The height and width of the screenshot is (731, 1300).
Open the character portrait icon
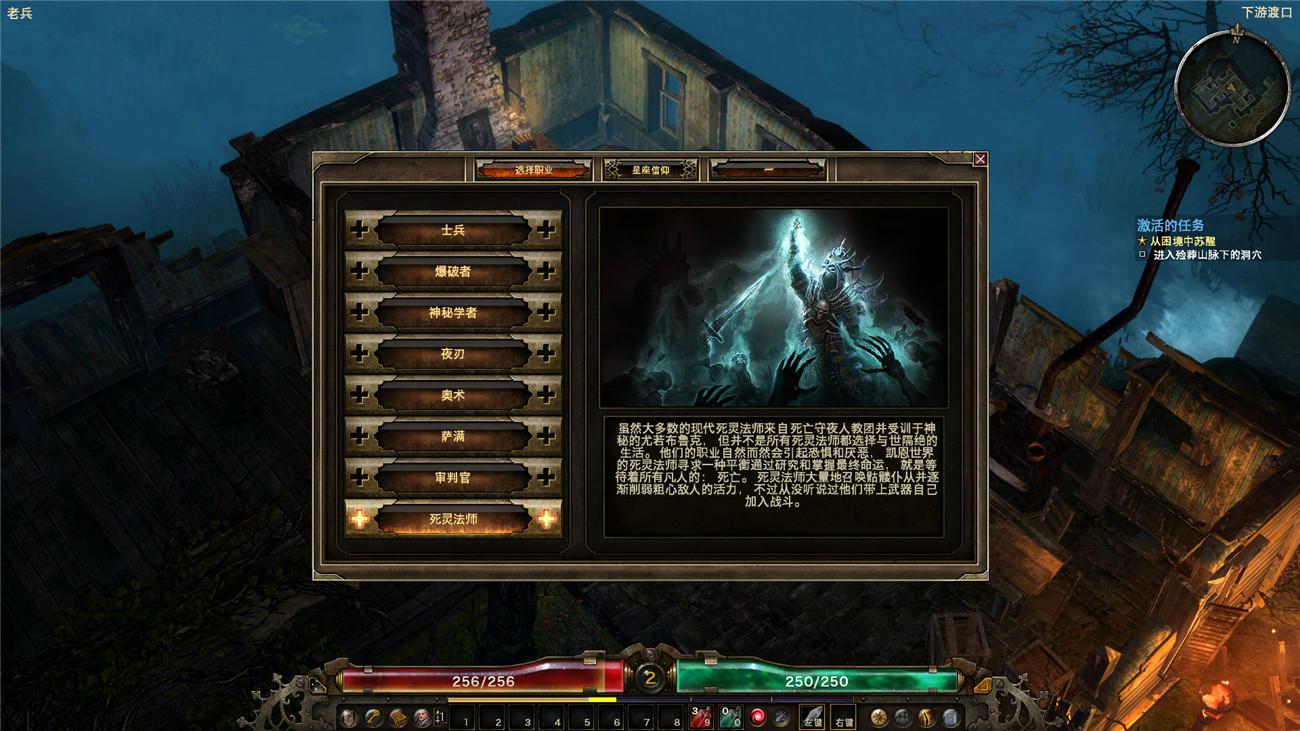click(423, 717)
